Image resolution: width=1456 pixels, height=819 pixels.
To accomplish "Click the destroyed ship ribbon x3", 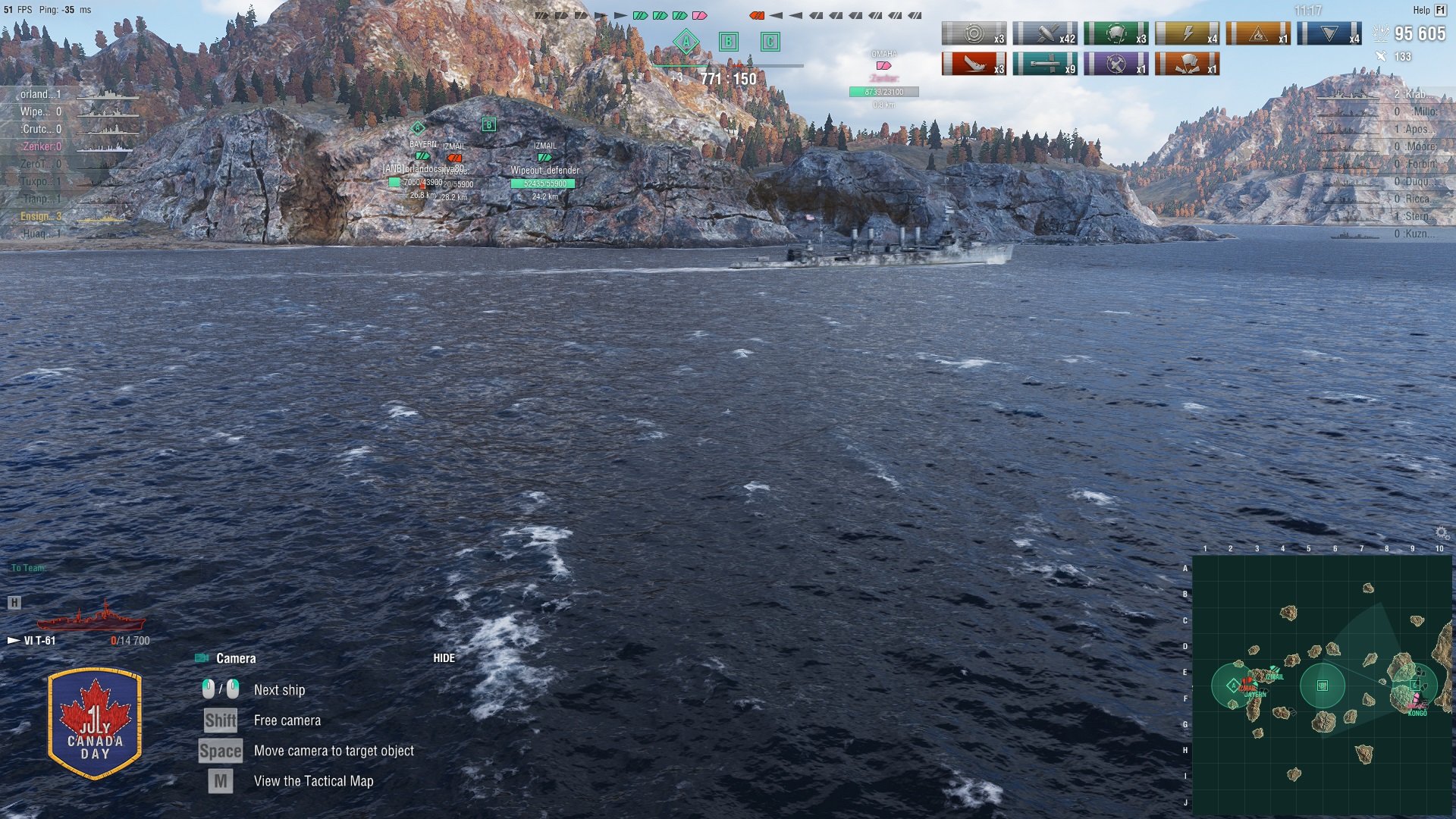I will 974,64.
